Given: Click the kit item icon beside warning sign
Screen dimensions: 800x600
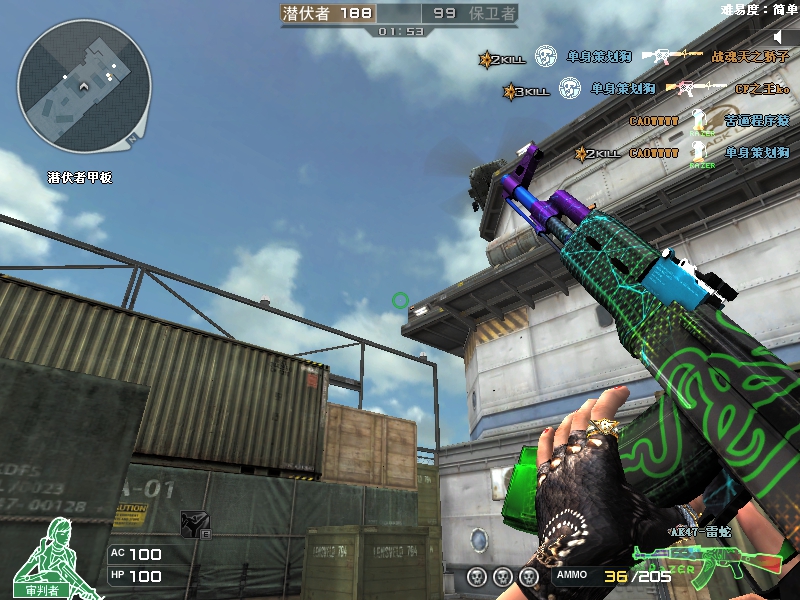Looking at the screenshot, I should coord(194,523).
